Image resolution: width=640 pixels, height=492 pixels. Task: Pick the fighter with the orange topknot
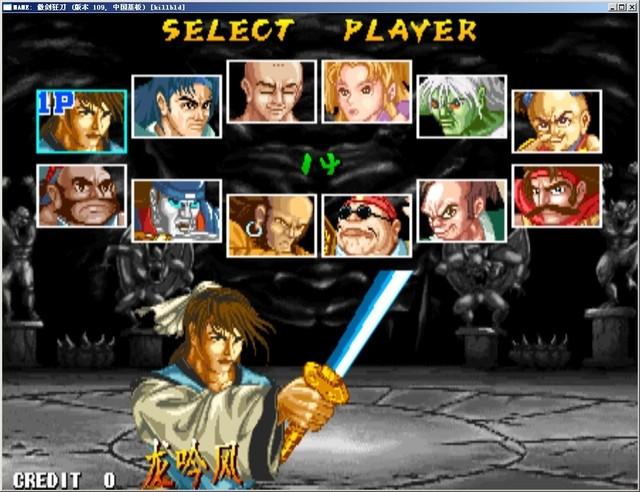557,121
